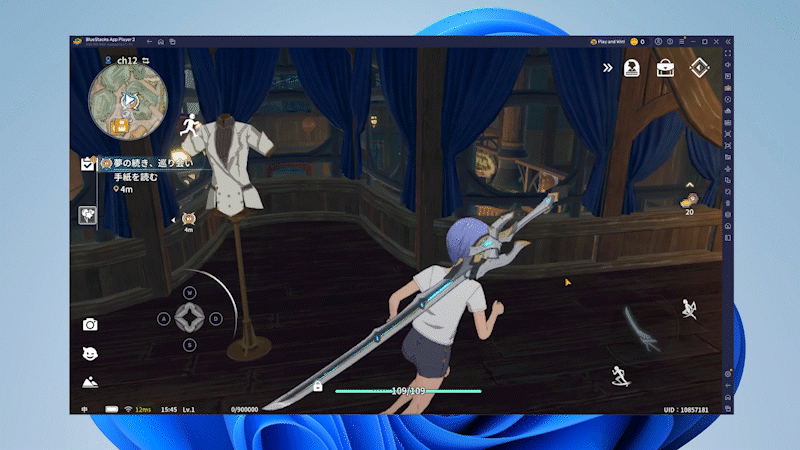Open the camera photo mode
The image size is (800, 450).
pos(90,324)
